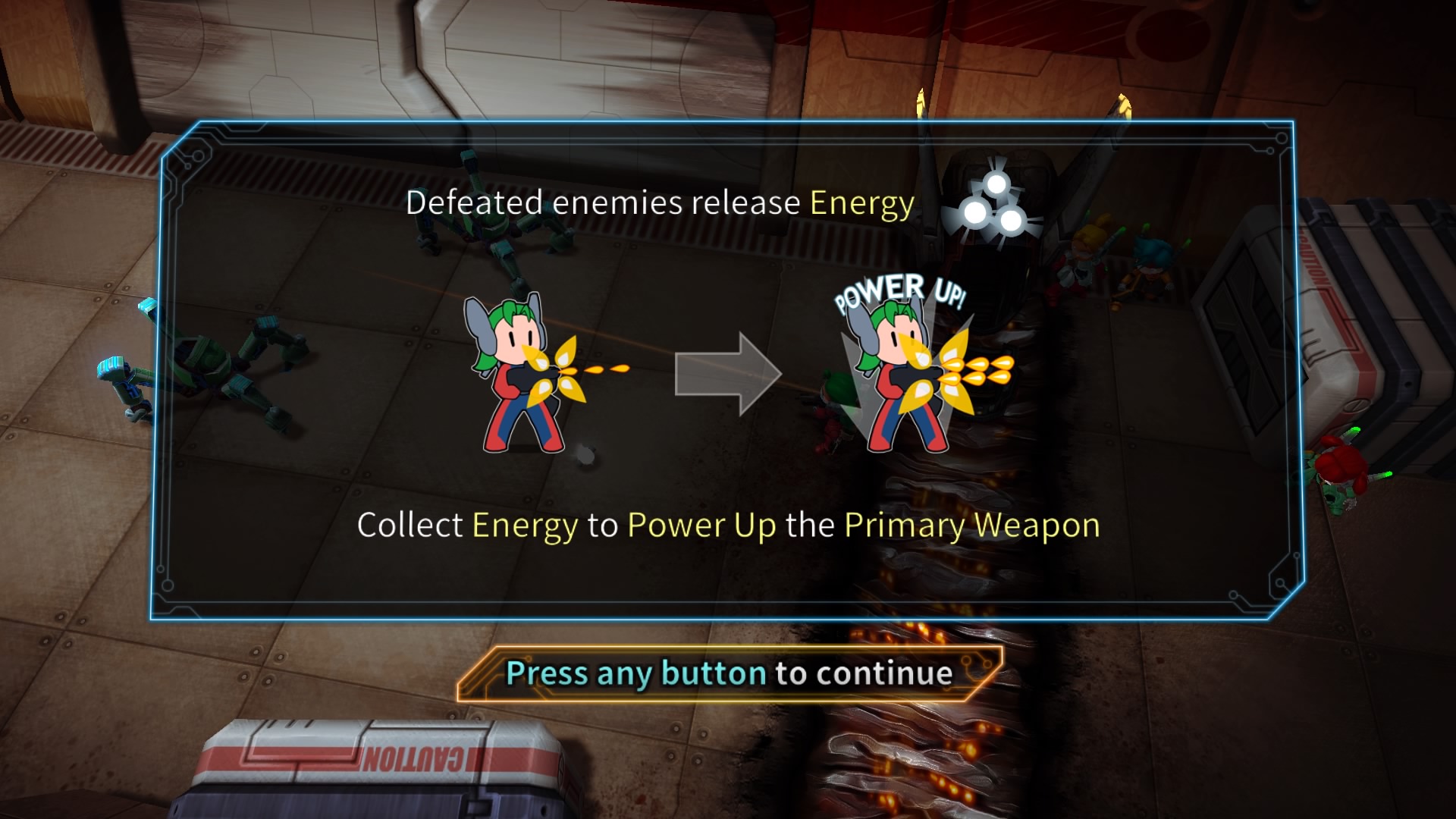Click the Press any button teal text
Viewport: 1456px width, 819px height.
635,673
